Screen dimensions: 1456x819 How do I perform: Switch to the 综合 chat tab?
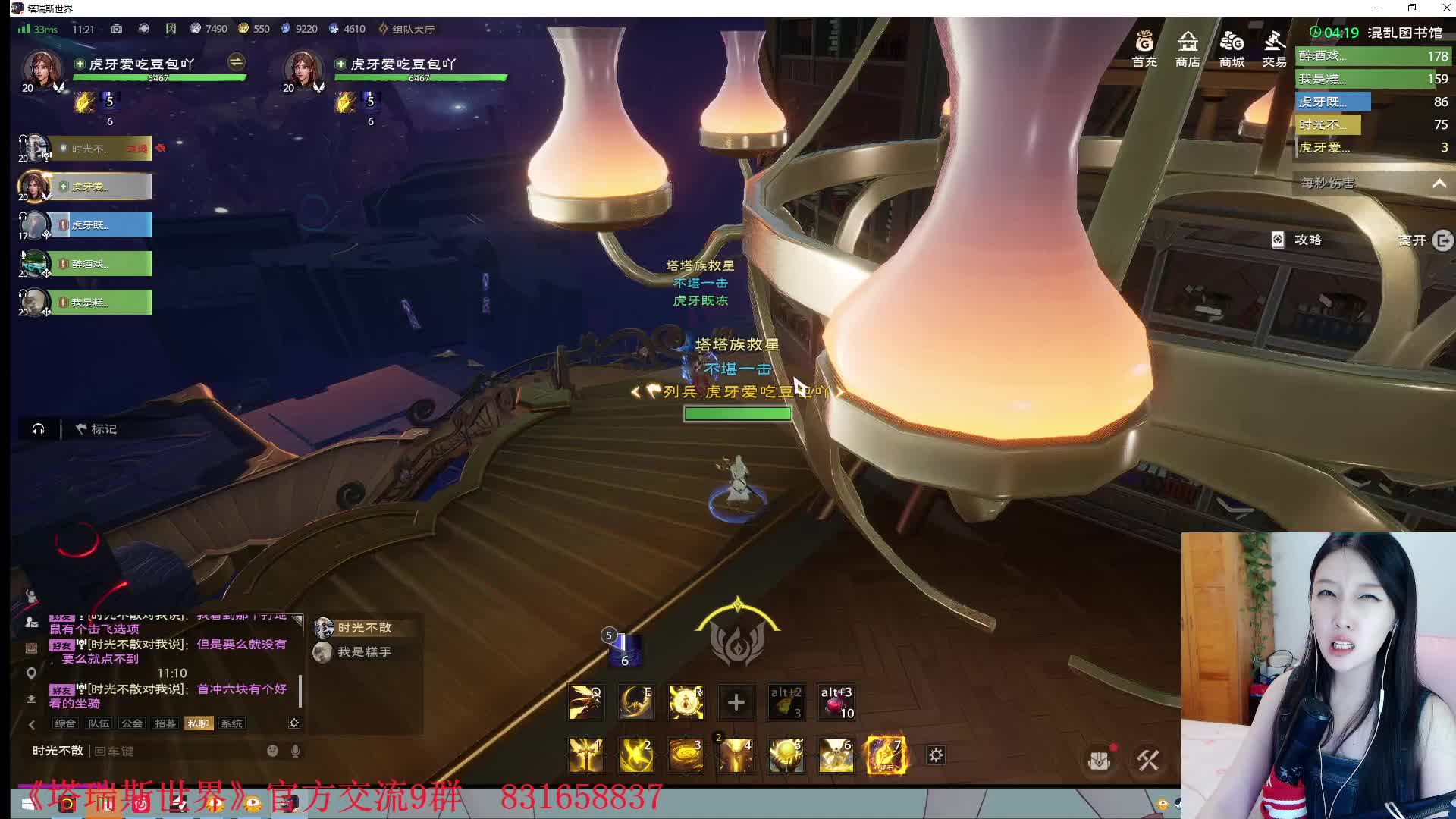pos(65,723)
